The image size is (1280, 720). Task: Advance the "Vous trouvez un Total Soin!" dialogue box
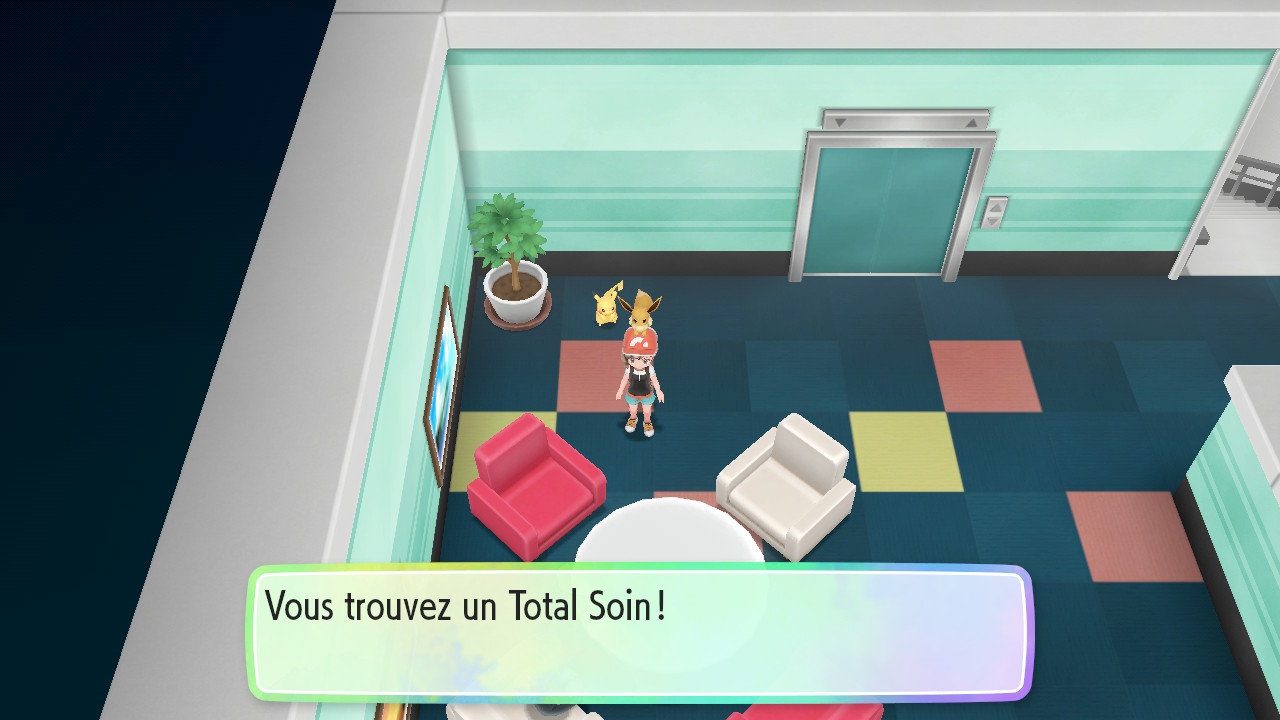coord(640,632)
